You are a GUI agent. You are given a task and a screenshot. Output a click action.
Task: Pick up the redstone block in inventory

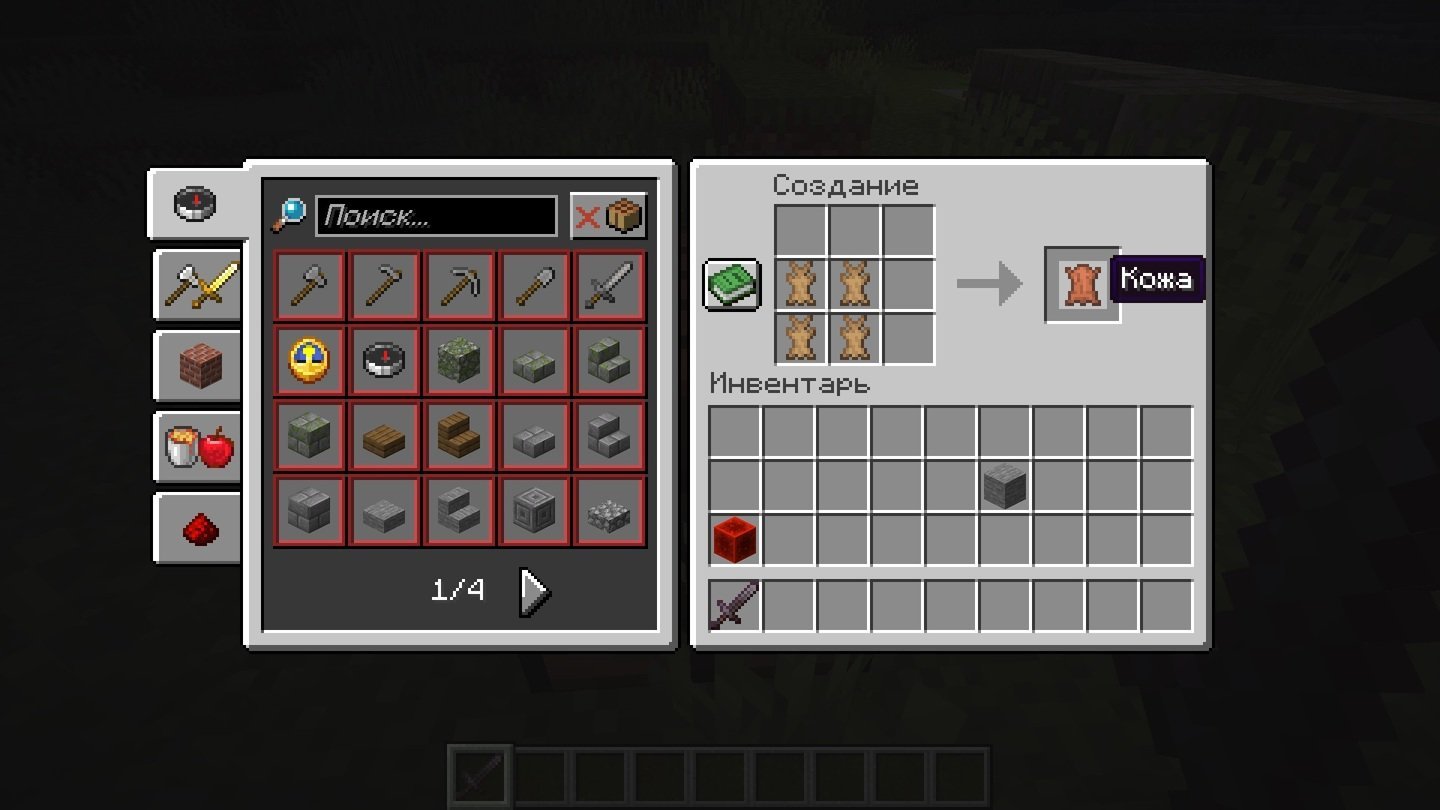735,540
